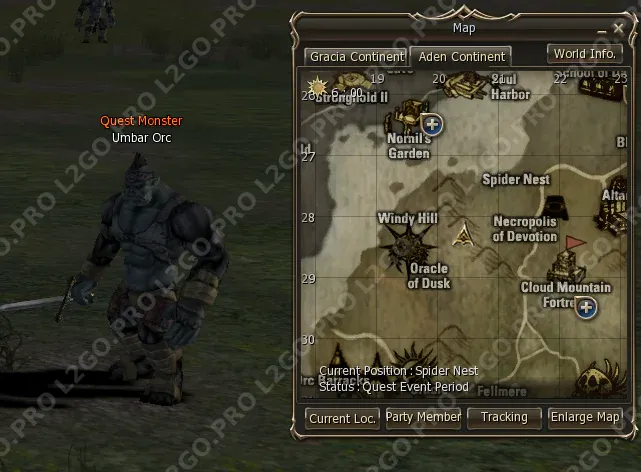Enlarge Map view
Screen dimensions: 641x472
[x=585, y=417]
